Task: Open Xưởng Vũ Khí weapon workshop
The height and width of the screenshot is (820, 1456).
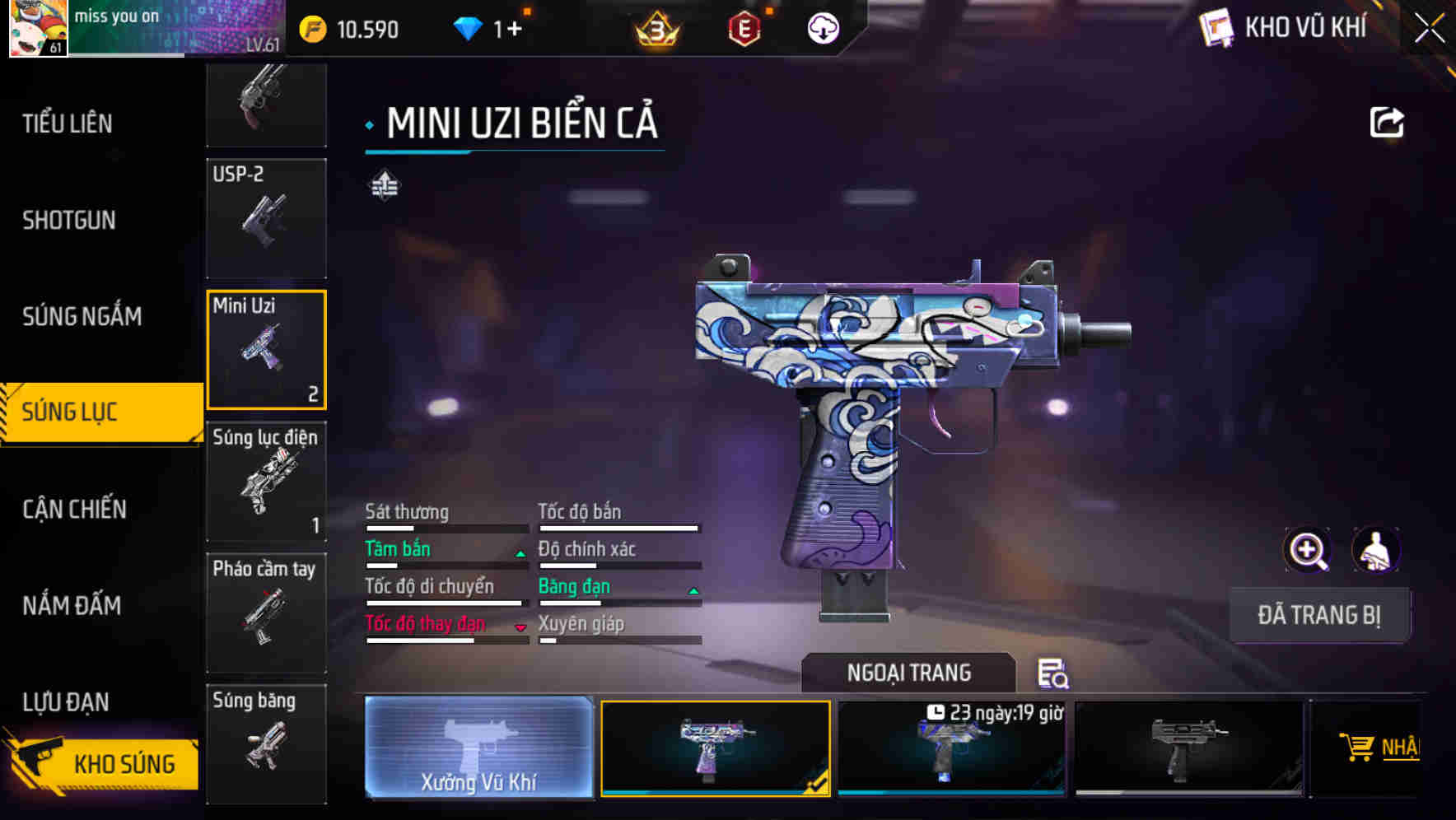Action: (x=478, y=748)
